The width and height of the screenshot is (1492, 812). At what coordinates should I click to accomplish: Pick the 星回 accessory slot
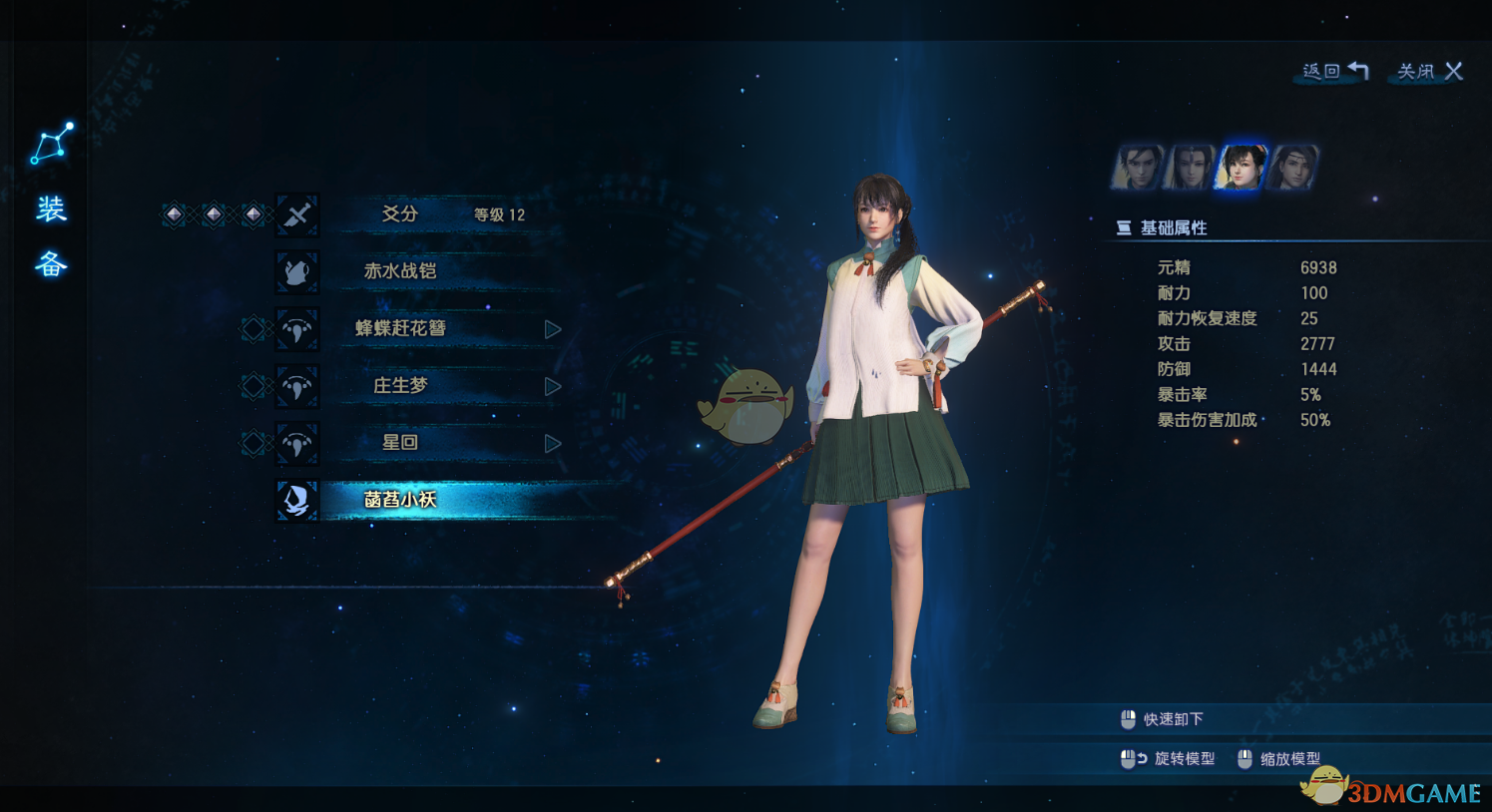click(400, 442)
